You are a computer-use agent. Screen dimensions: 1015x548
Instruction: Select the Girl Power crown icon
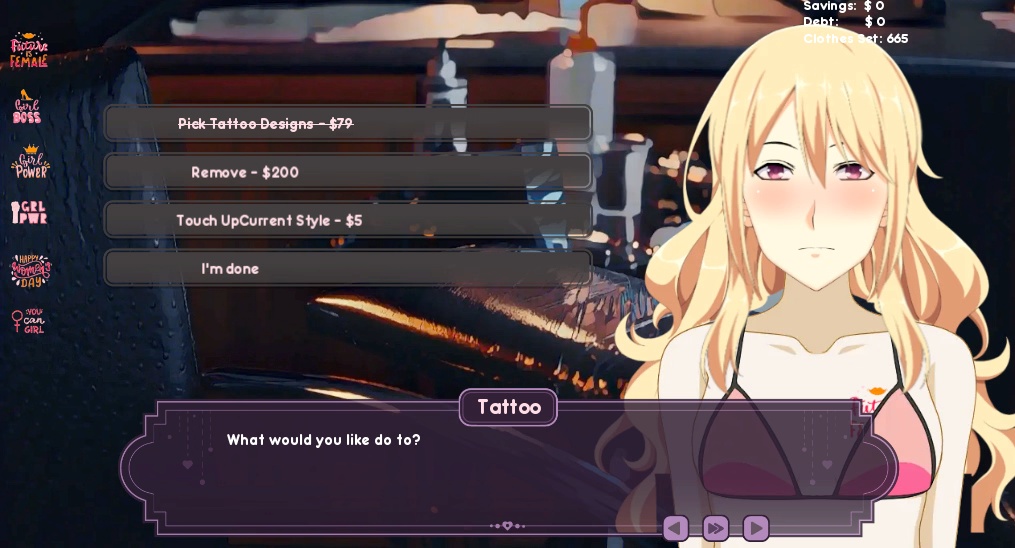coord(30,162)
